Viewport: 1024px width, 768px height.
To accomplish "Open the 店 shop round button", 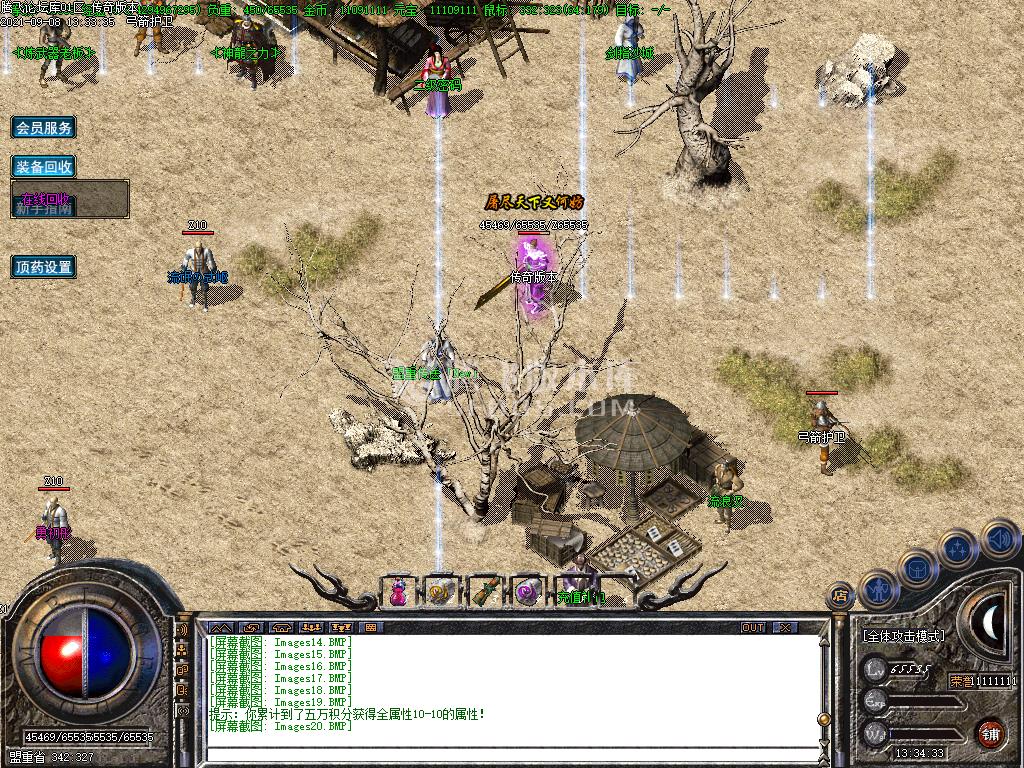I will (x=840, y=595).
